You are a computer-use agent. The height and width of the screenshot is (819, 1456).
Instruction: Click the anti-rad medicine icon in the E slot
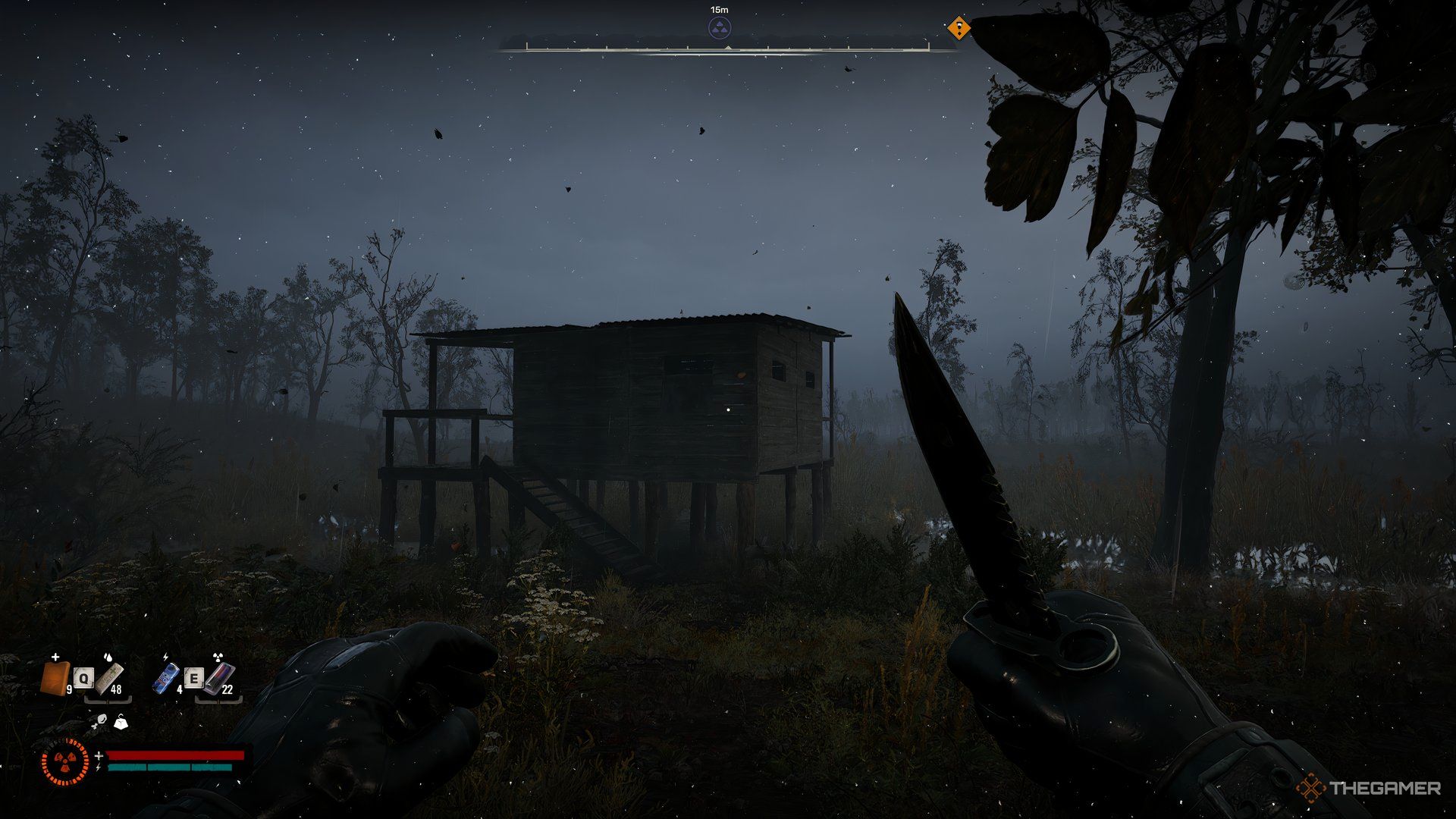[221, 679]
